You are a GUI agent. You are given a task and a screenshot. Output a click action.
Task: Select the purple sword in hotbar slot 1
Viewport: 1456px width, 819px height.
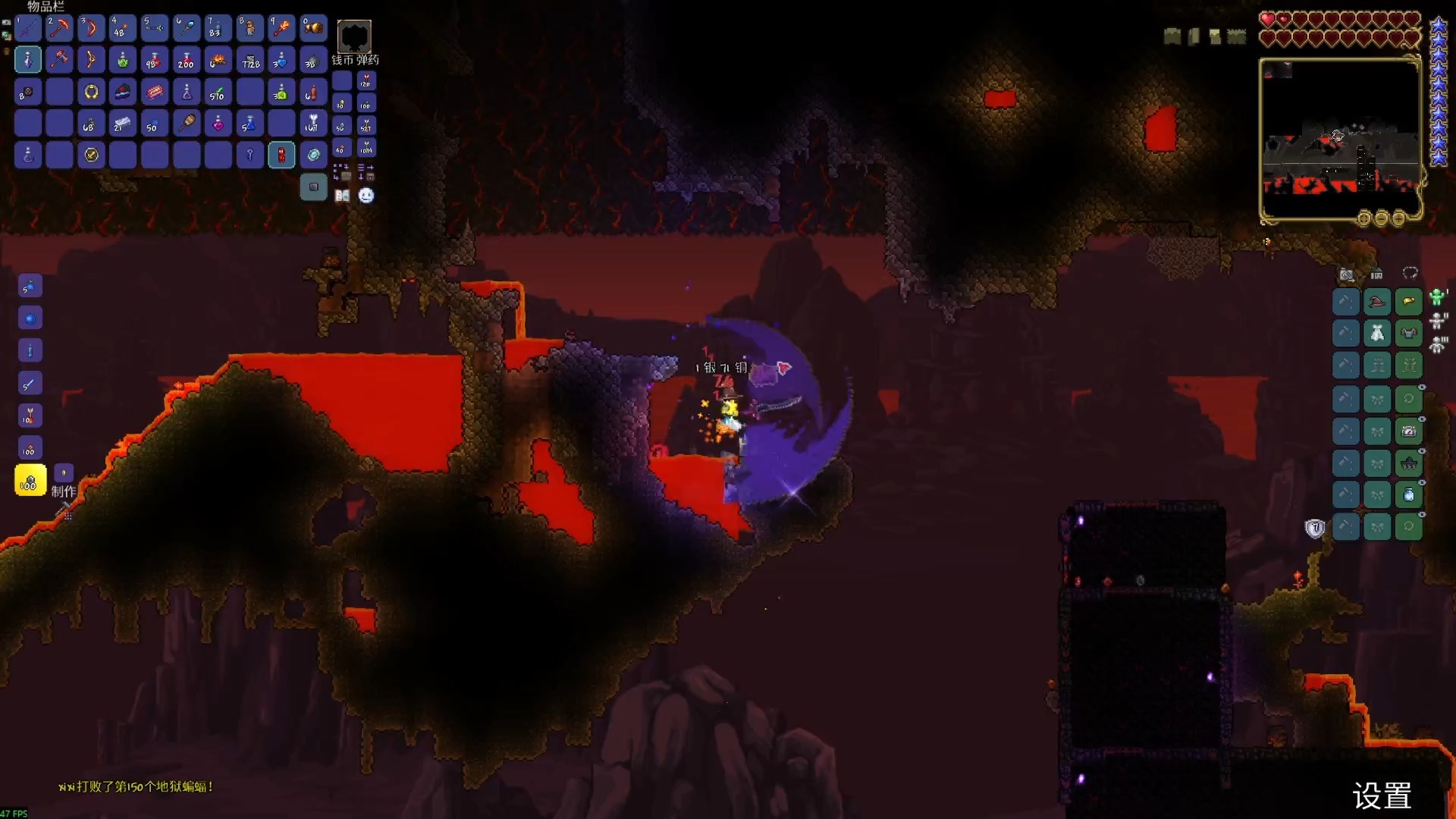coord(28,28)
